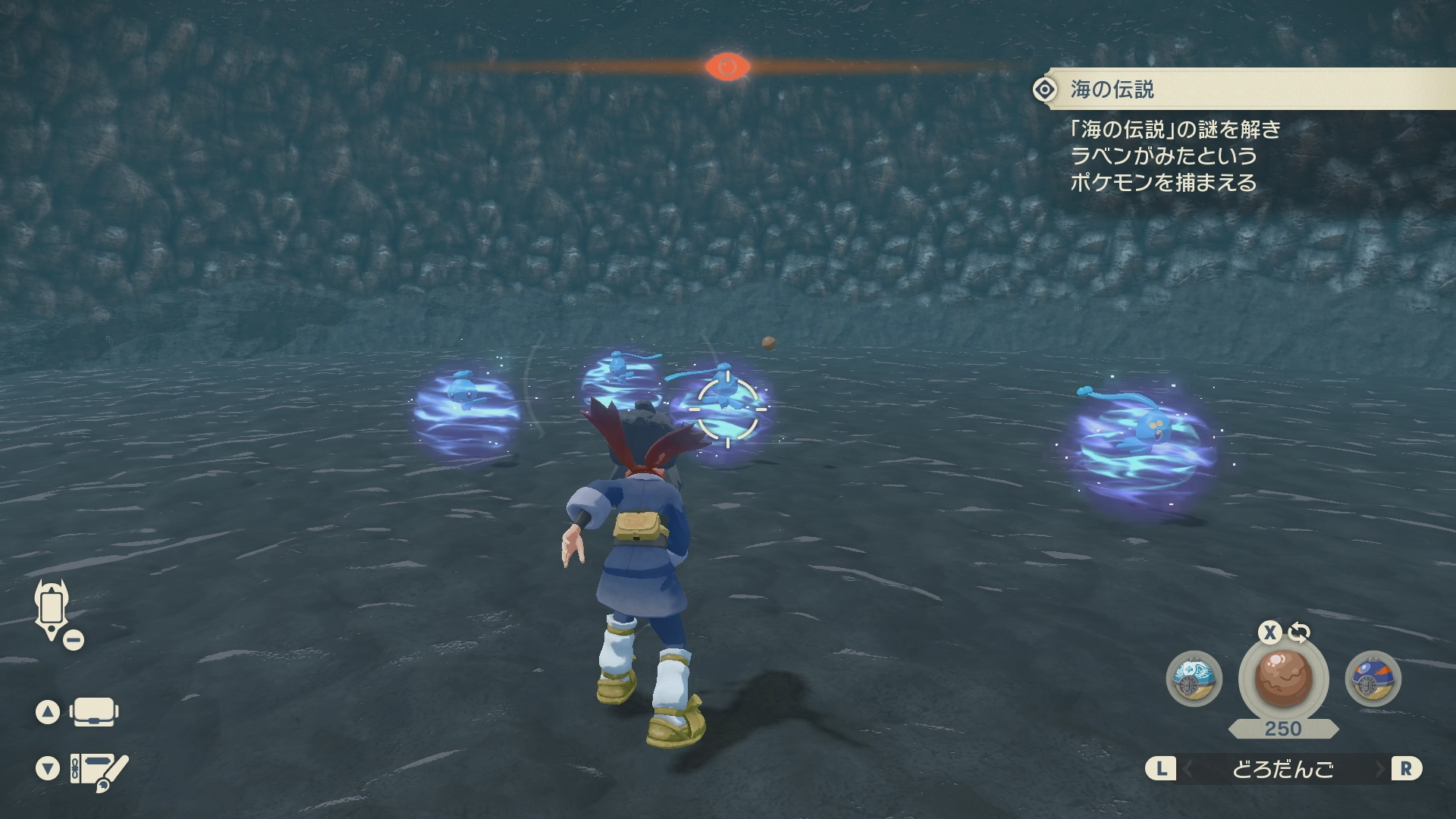Select the blue Great Ball slot

point(1373,679)
